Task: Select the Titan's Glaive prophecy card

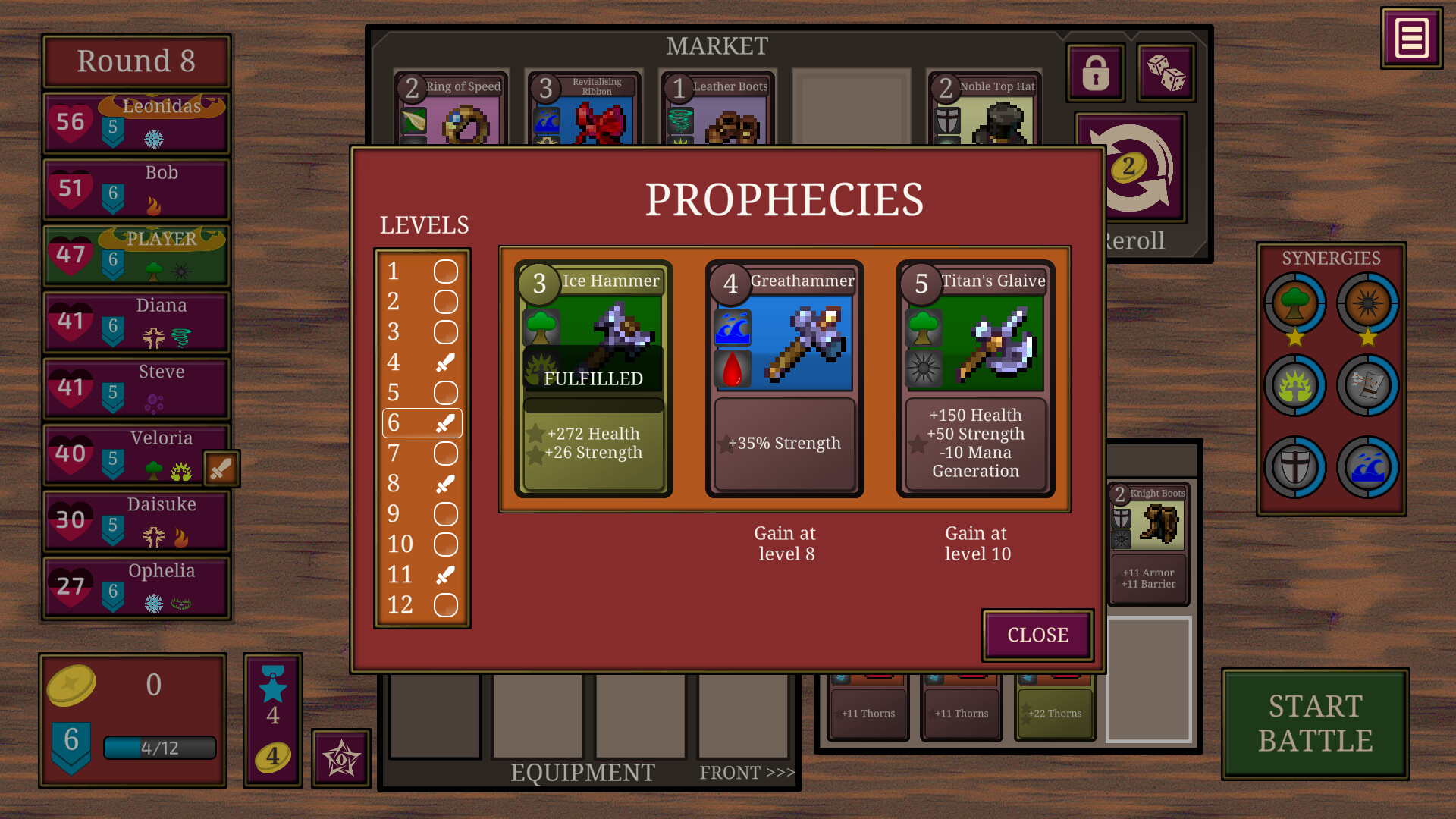Action: tap(974, 377)
